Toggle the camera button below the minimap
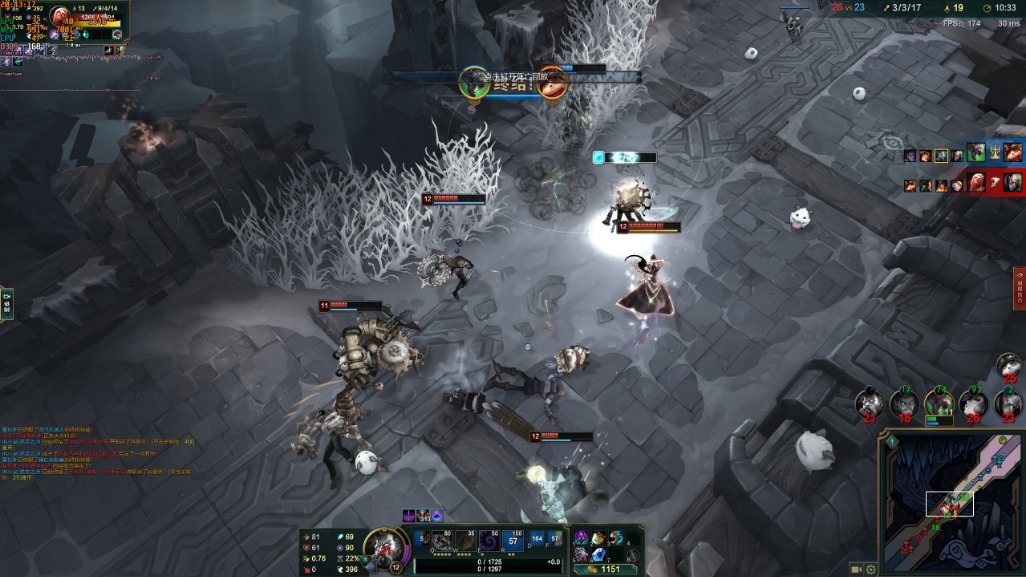Screen dimensions: 1026x577 (856, 569)
